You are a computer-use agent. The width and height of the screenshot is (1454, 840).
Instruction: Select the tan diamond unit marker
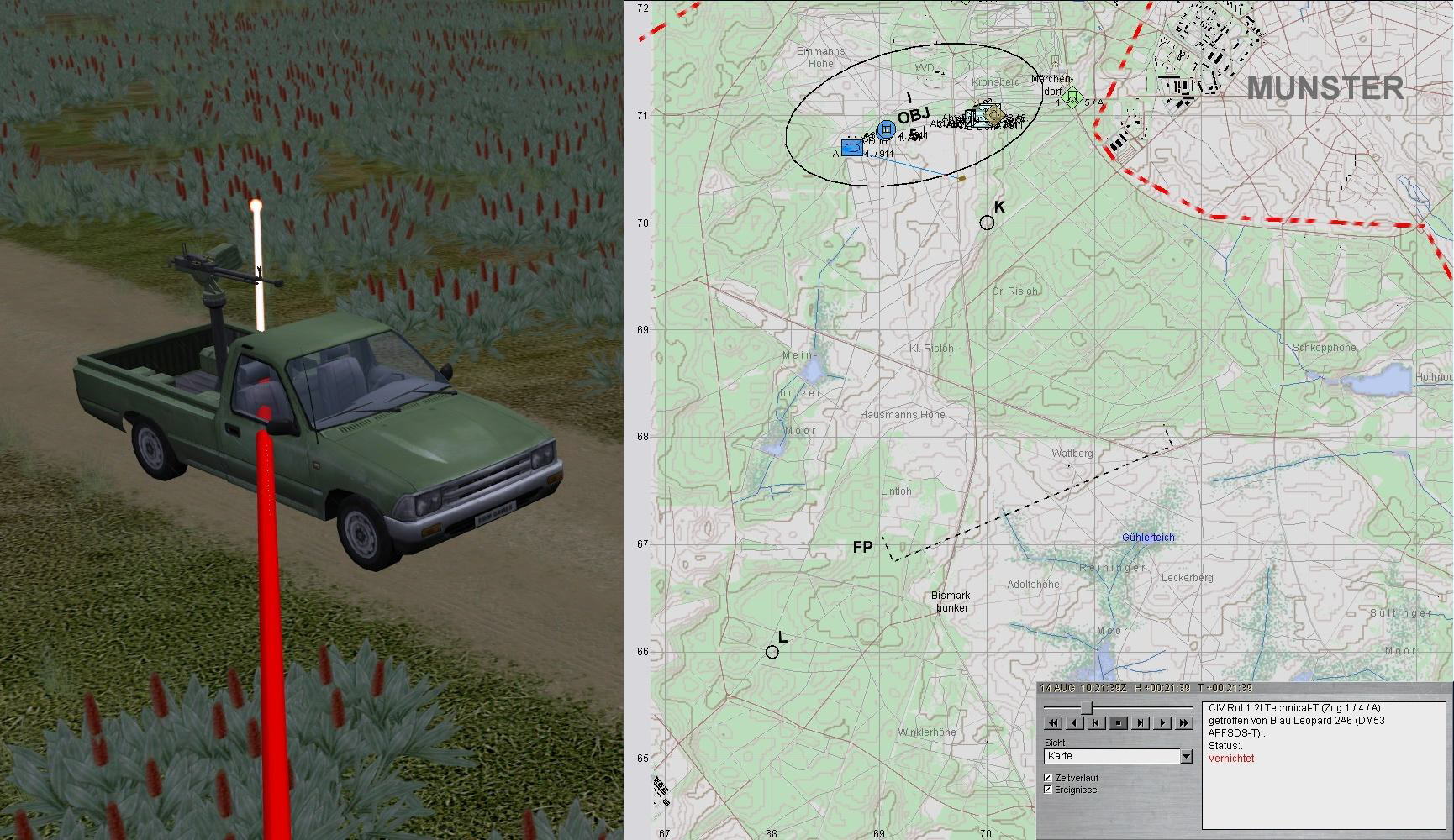[993, 113]
